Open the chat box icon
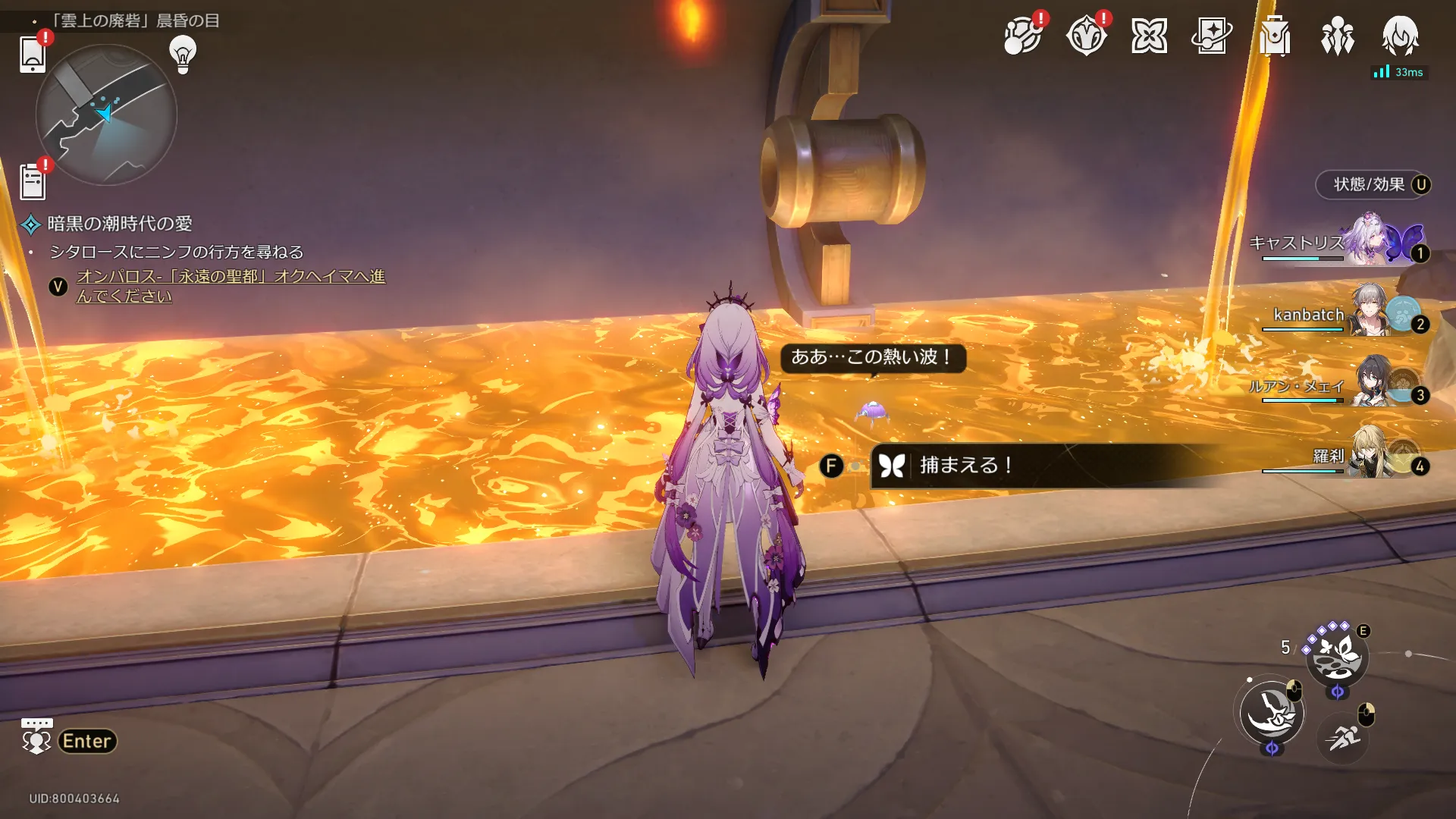Image resolution: width=1456 pixels, height=819 pixels. coord(36,737)
